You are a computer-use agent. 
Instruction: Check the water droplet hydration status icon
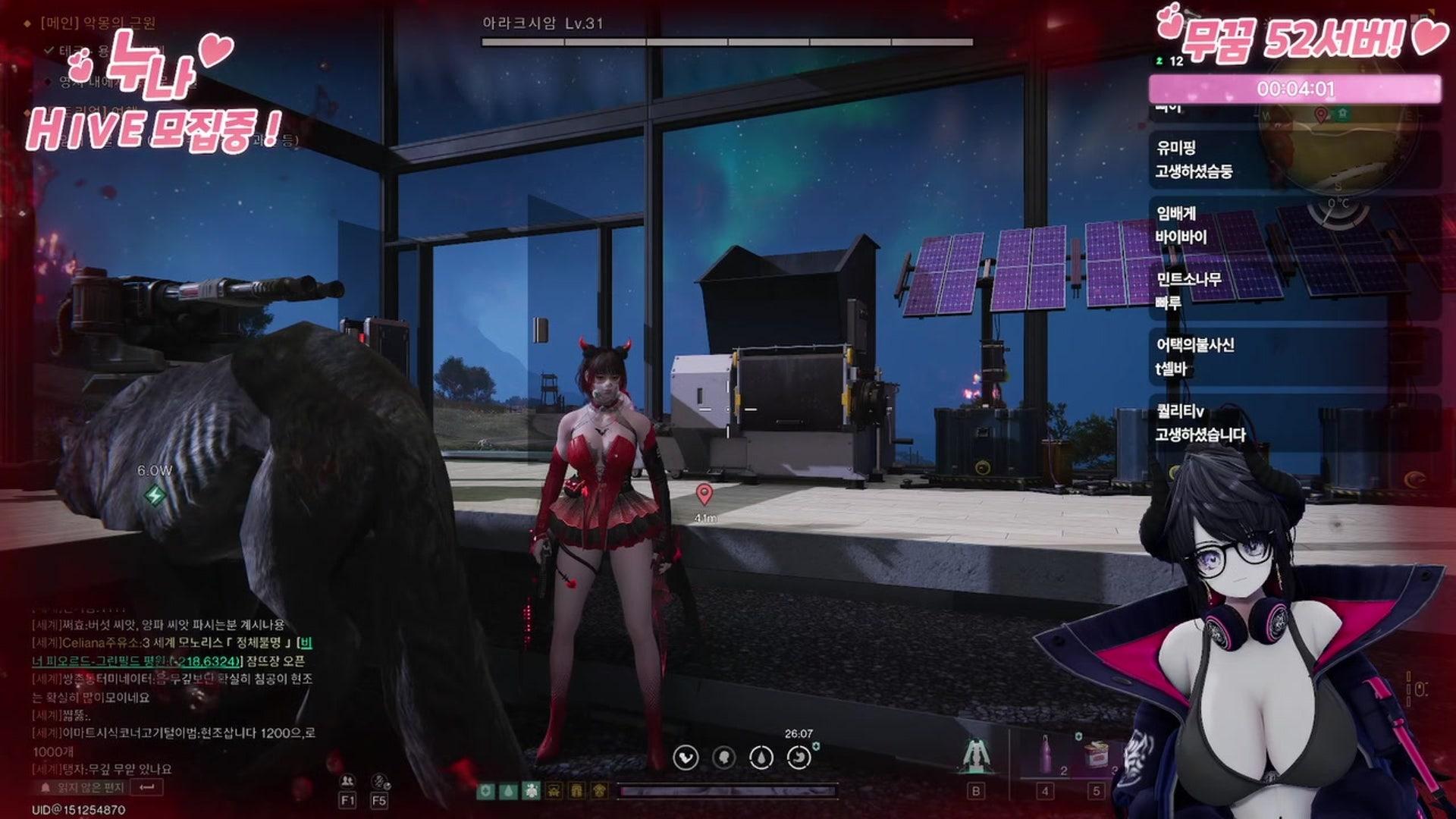click(761, 757)
